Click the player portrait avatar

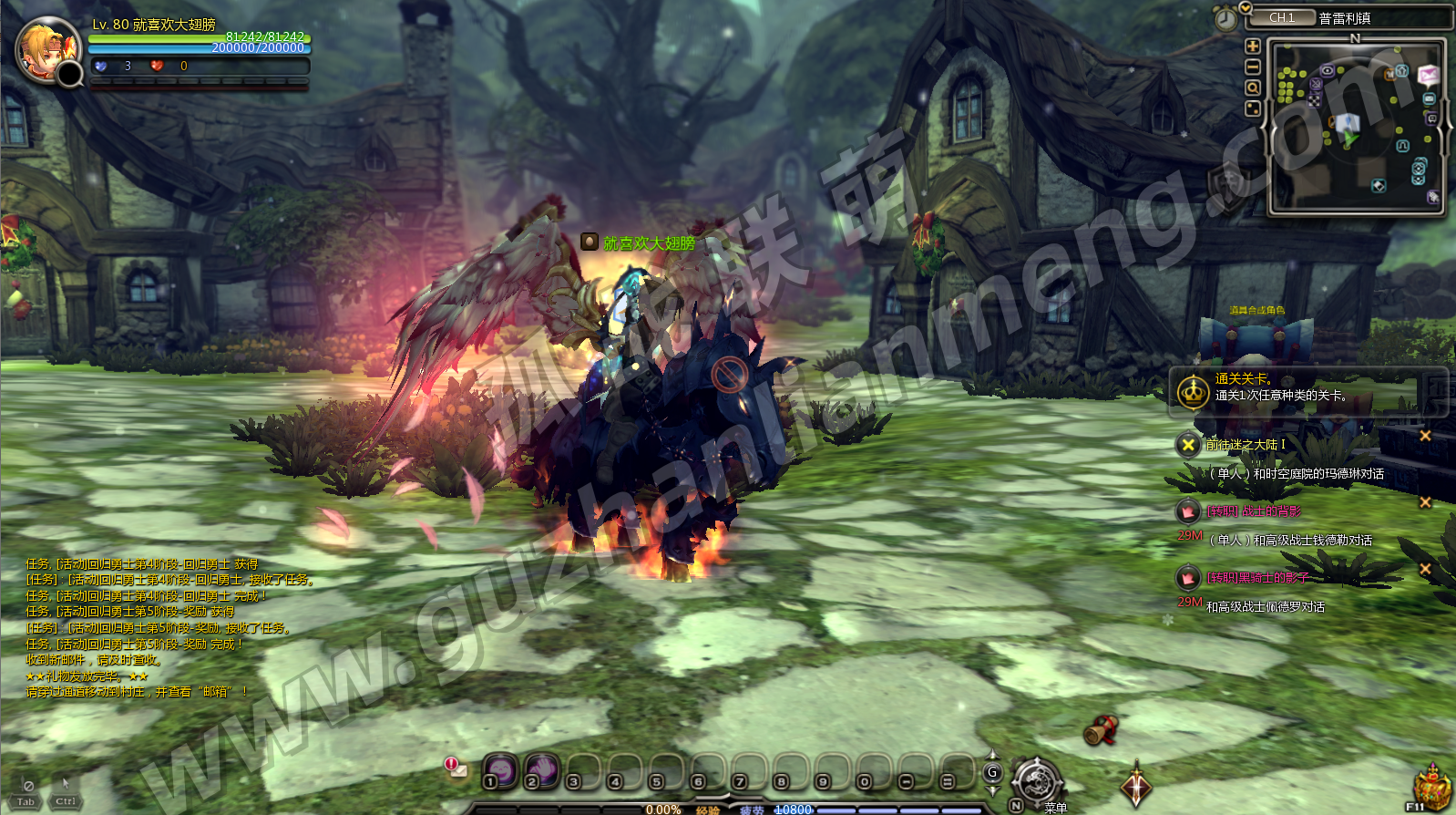[46, 49]
